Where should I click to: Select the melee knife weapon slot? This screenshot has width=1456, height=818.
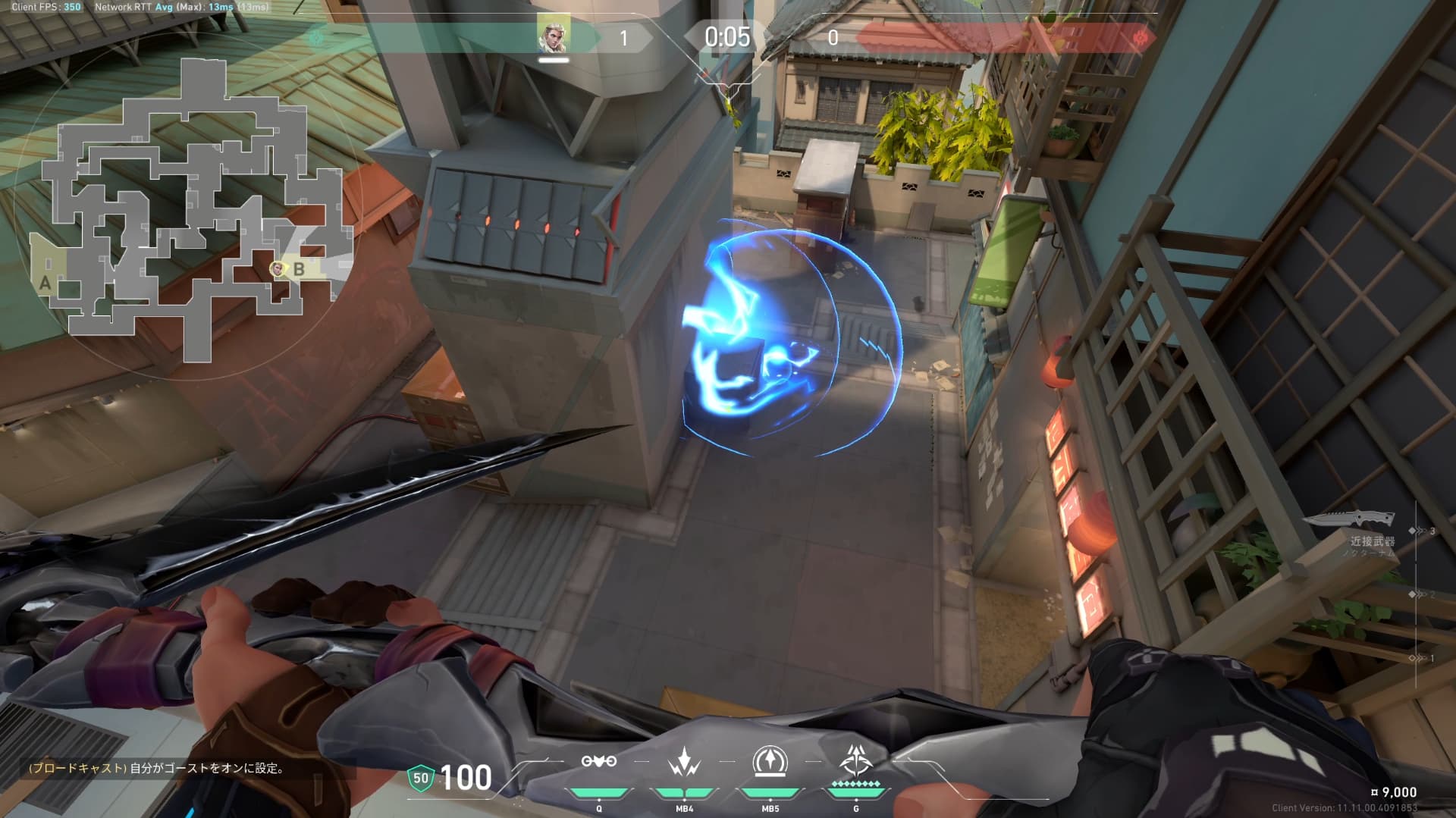(1350, 519)
